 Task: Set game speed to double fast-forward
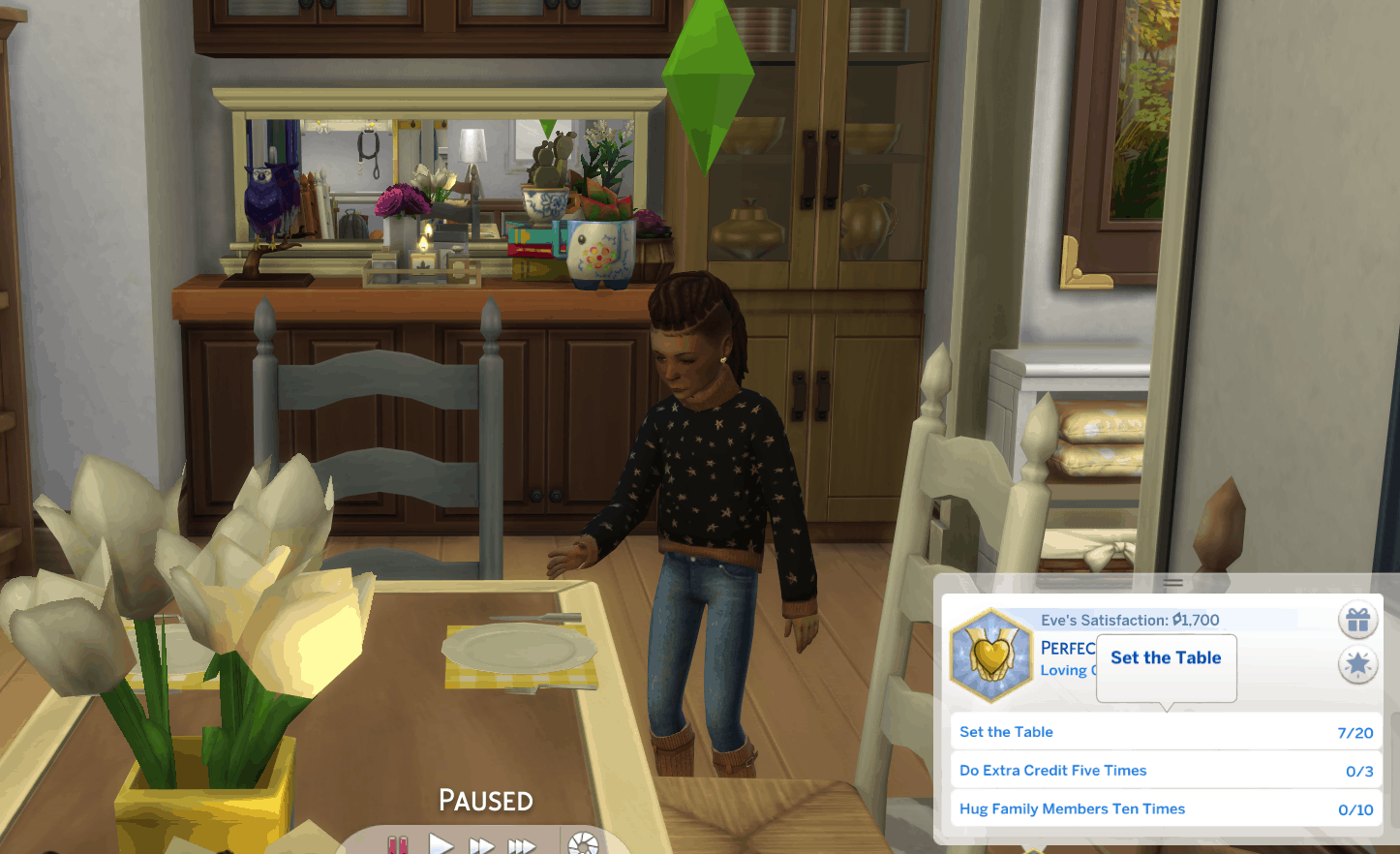[x=481, y=846]
